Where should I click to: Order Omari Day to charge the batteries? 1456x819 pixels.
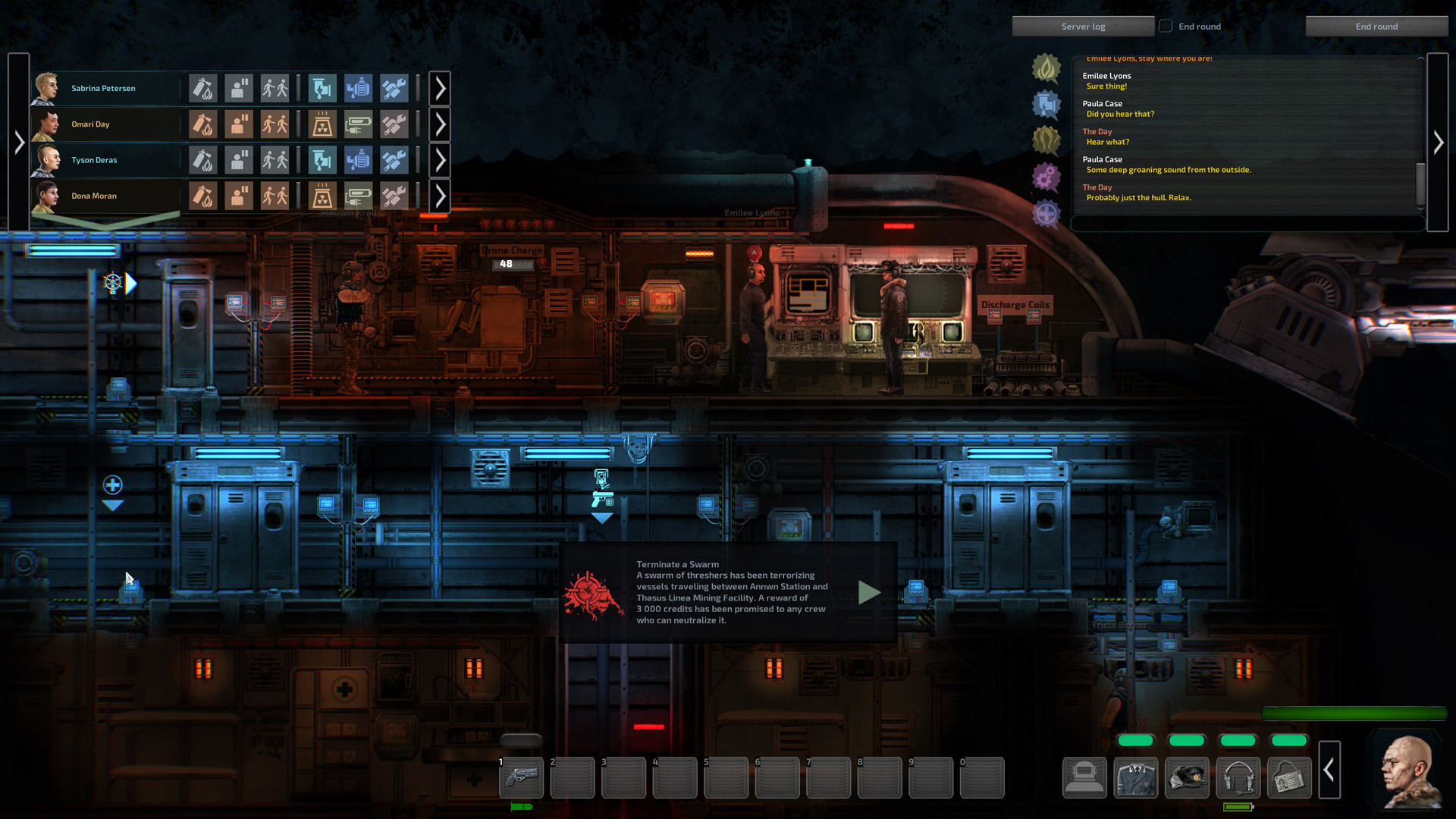pyautogui.click(x=357, y=124)
